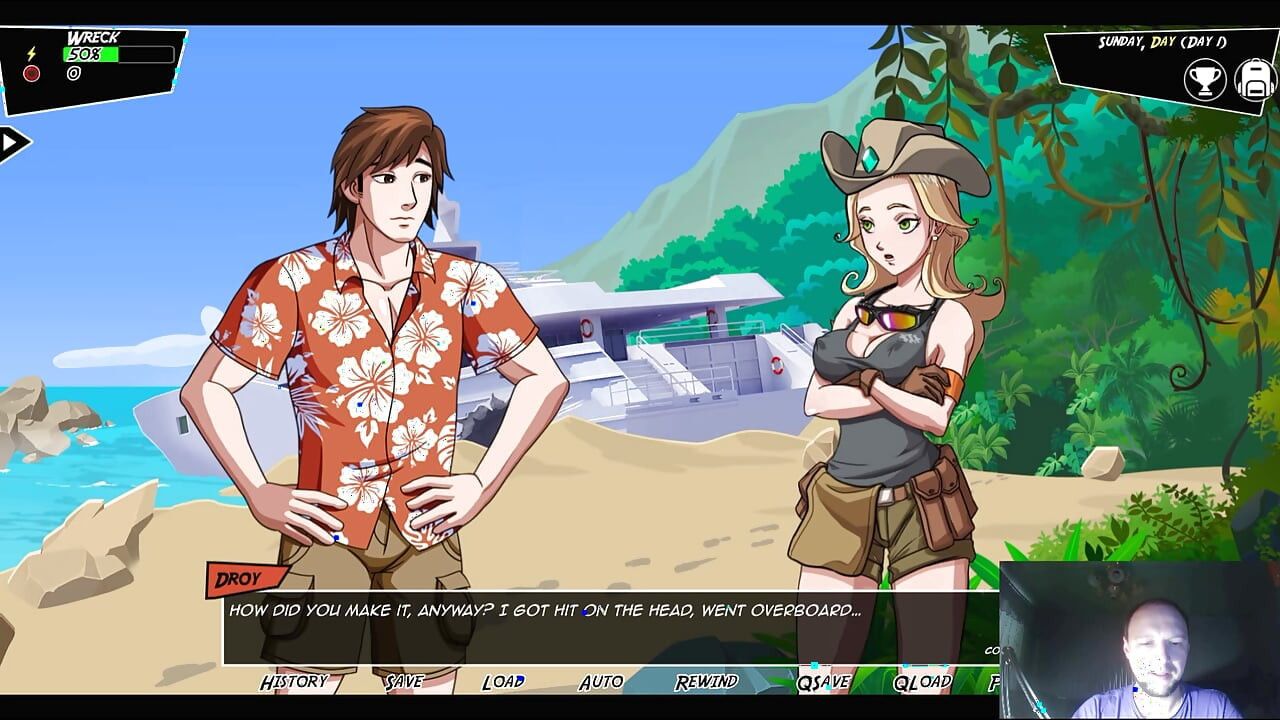
Task: Rewind the previous dialogue line
Action: [706, 682]
